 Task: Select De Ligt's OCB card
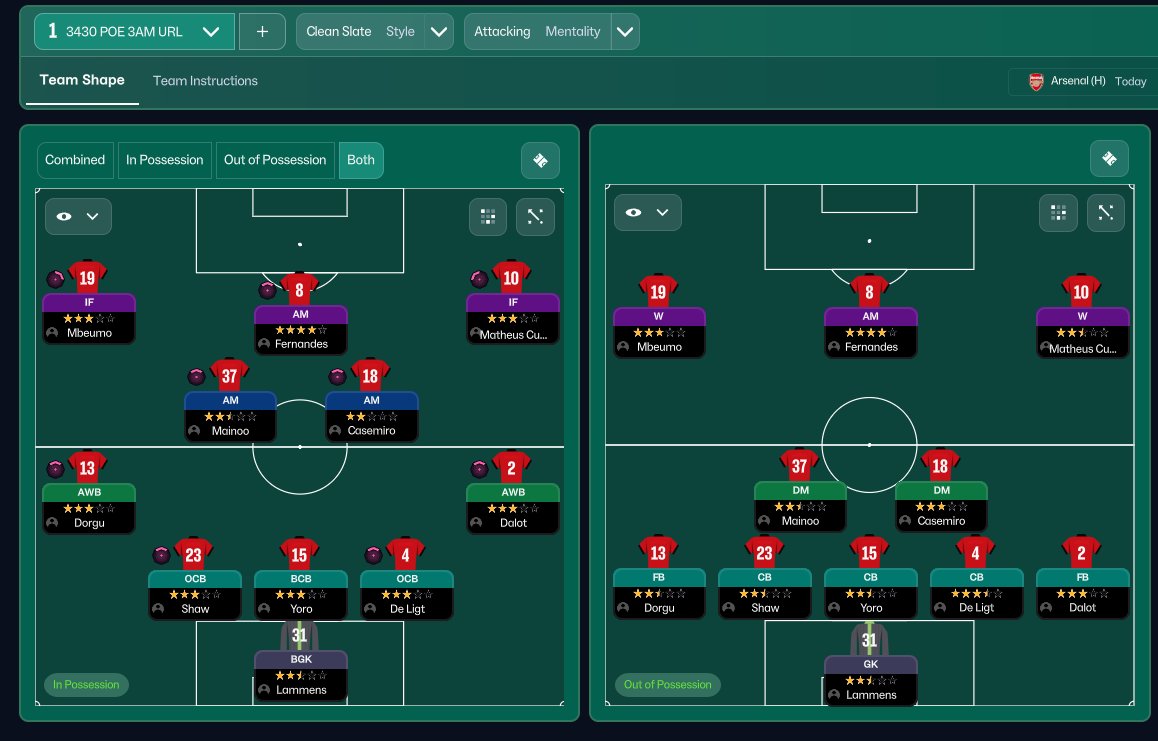pyautogui.click(x=406, y=593)
